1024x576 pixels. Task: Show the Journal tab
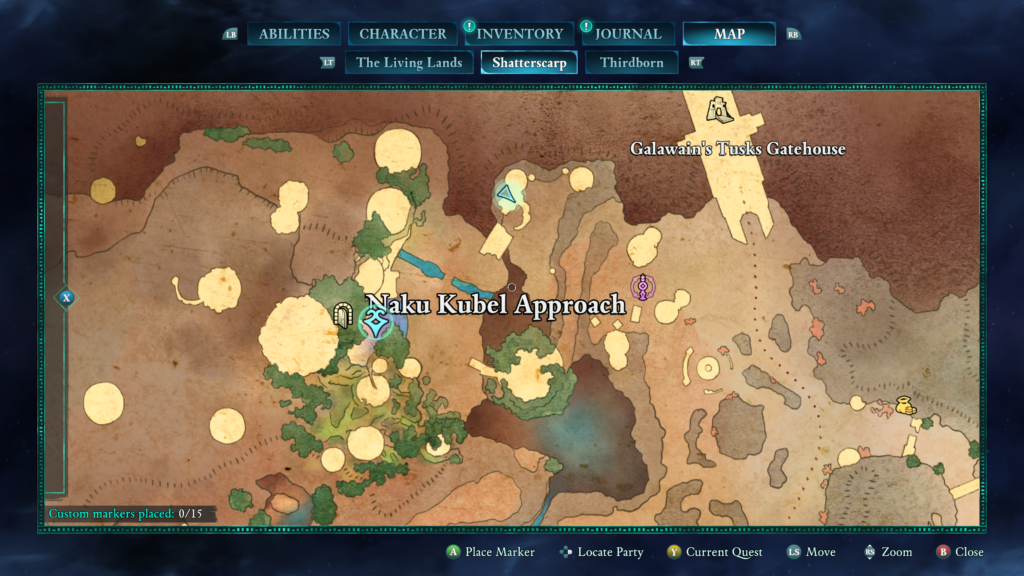pyautogui.click(x=628, y=34)
